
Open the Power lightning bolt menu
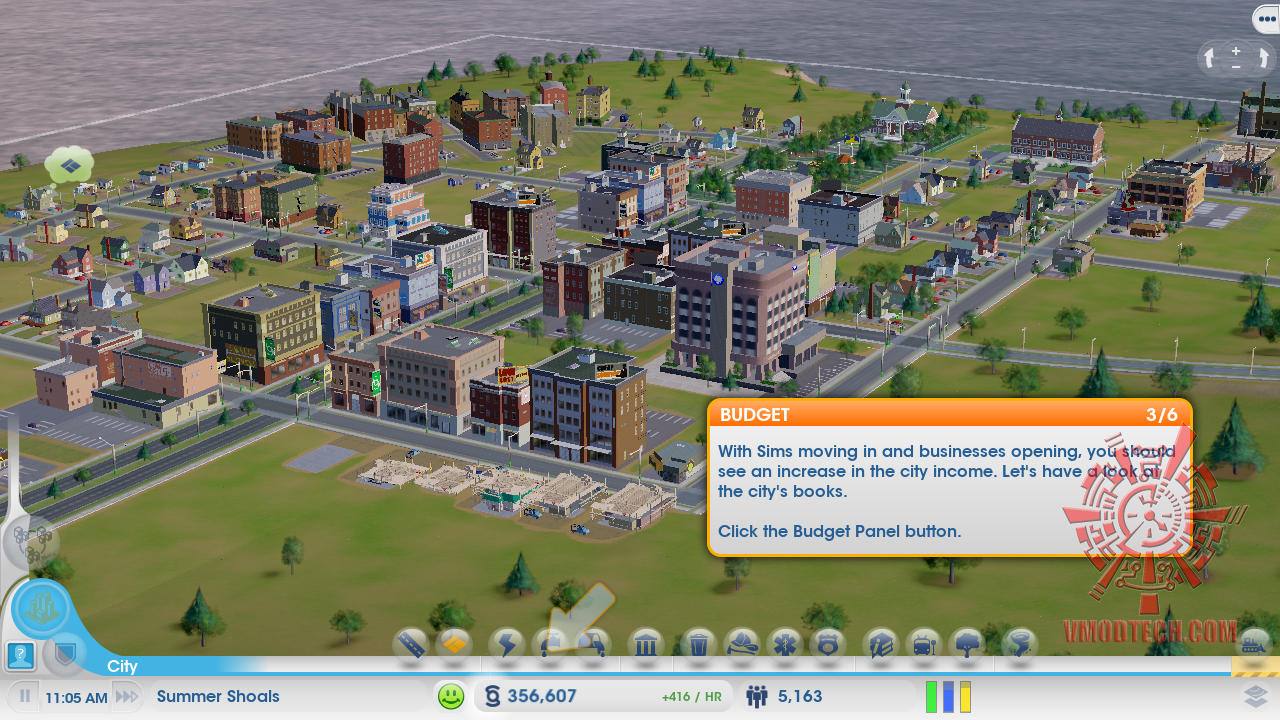coord(507,645)
